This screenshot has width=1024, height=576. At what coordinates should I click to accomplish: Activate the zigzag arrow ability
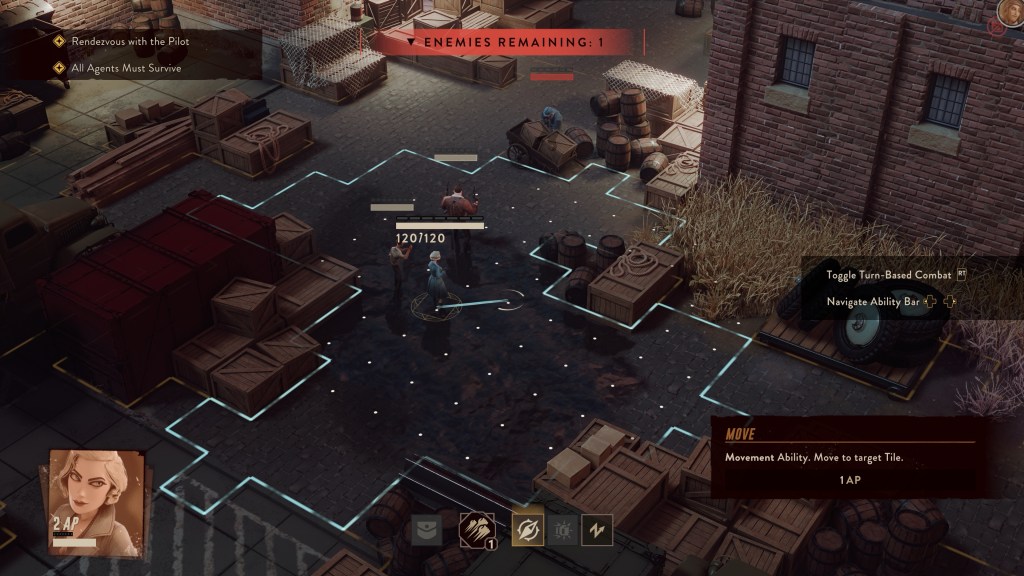(x=597, y=530)
